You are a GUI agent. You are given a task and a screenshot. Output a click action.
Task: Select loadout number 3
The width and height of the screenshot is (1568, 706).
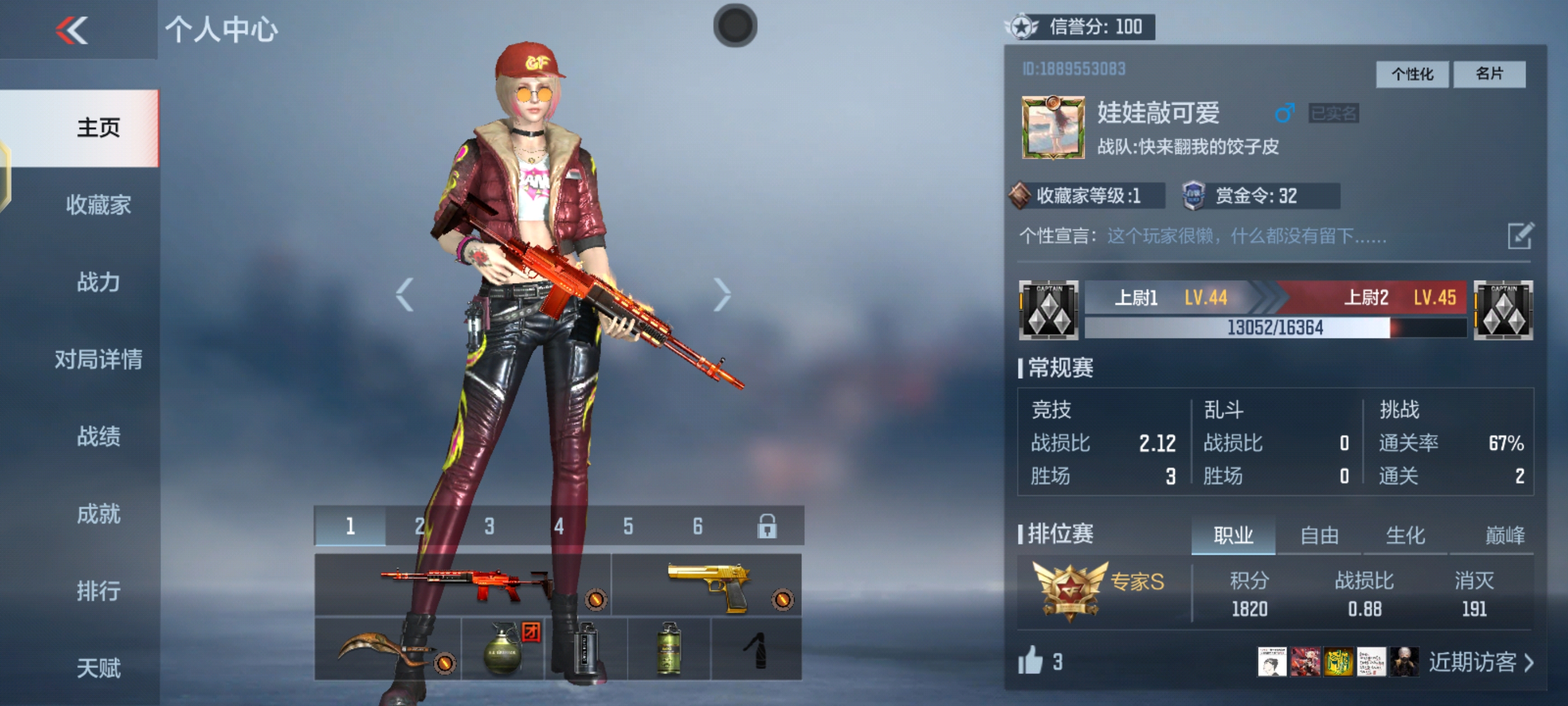point(489,526)
